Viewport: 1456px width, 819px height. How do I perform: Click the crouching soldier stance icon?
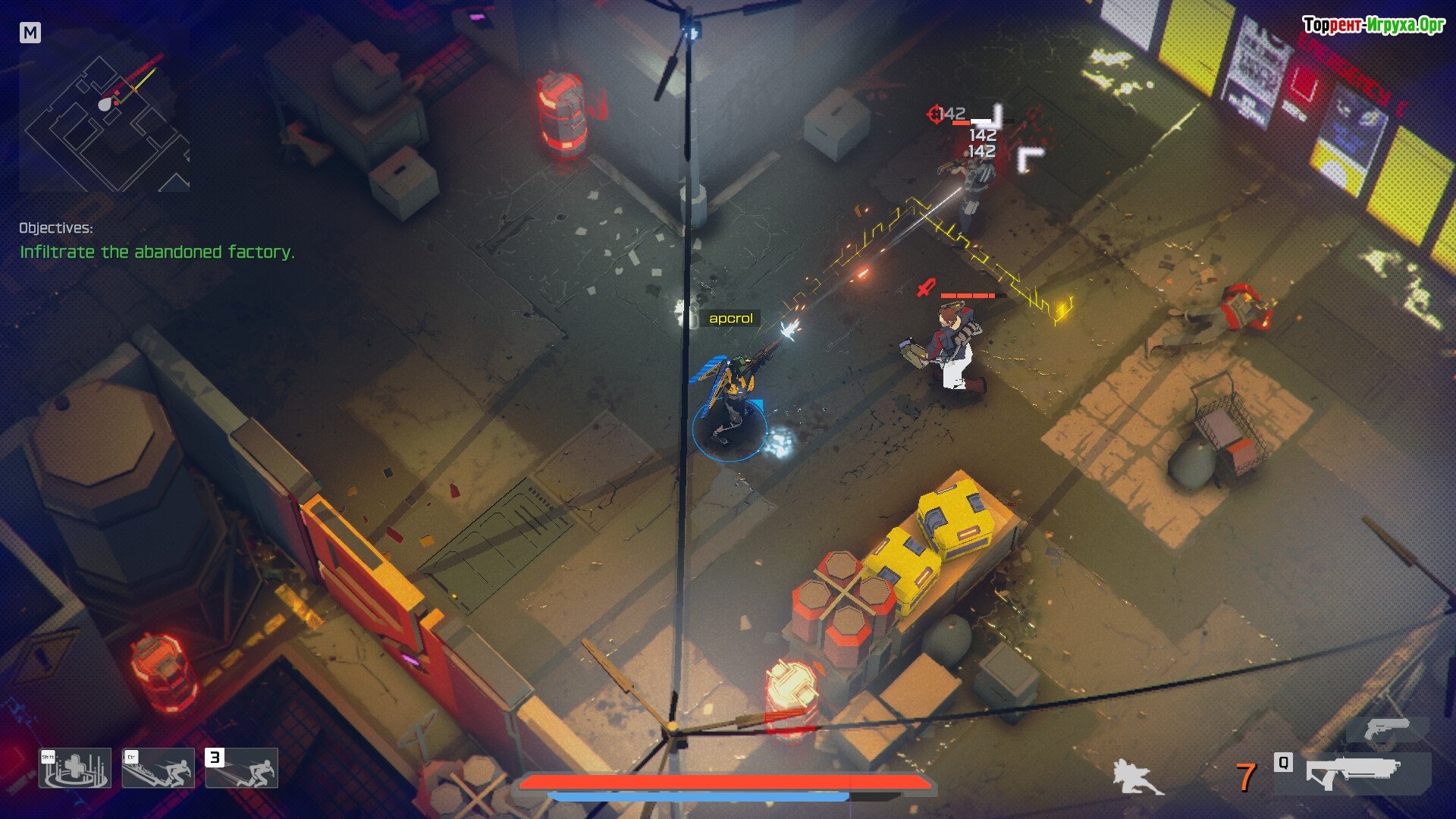1136,777
